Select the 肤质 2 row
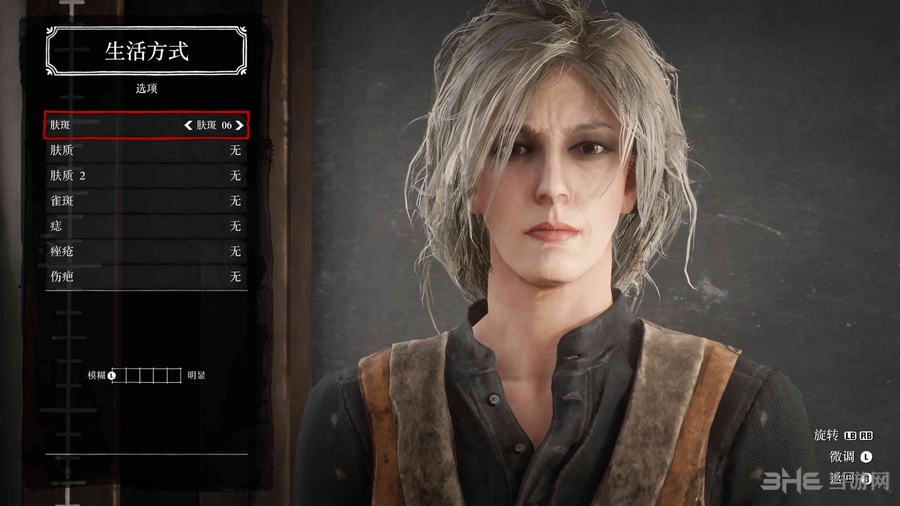This screenshot has width=900, height=506. [x=146, y=175]
